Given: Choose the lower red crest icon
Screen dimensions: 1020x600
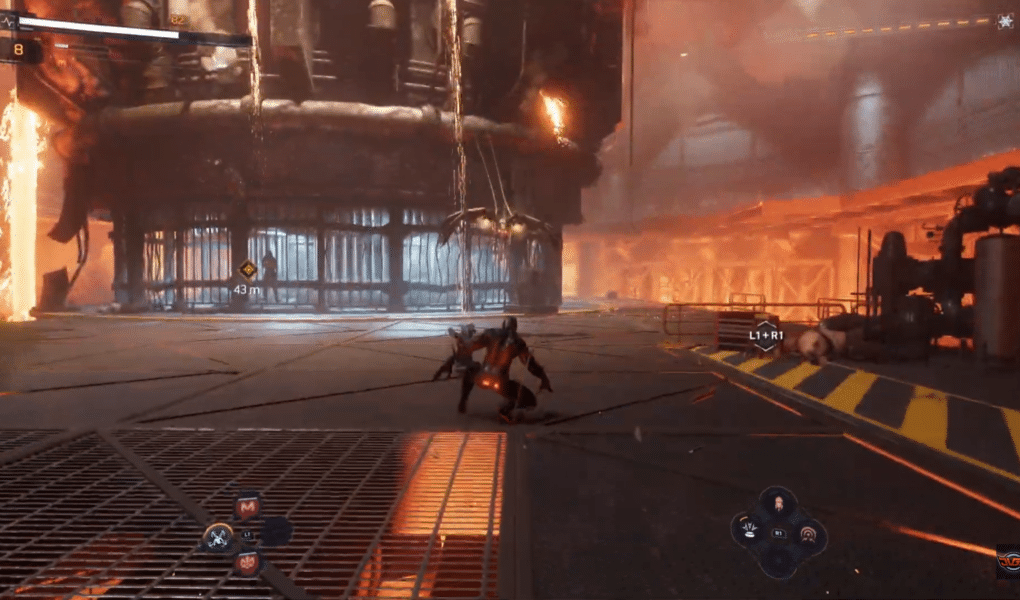Looking at the screenshot, I should point(247,563).
